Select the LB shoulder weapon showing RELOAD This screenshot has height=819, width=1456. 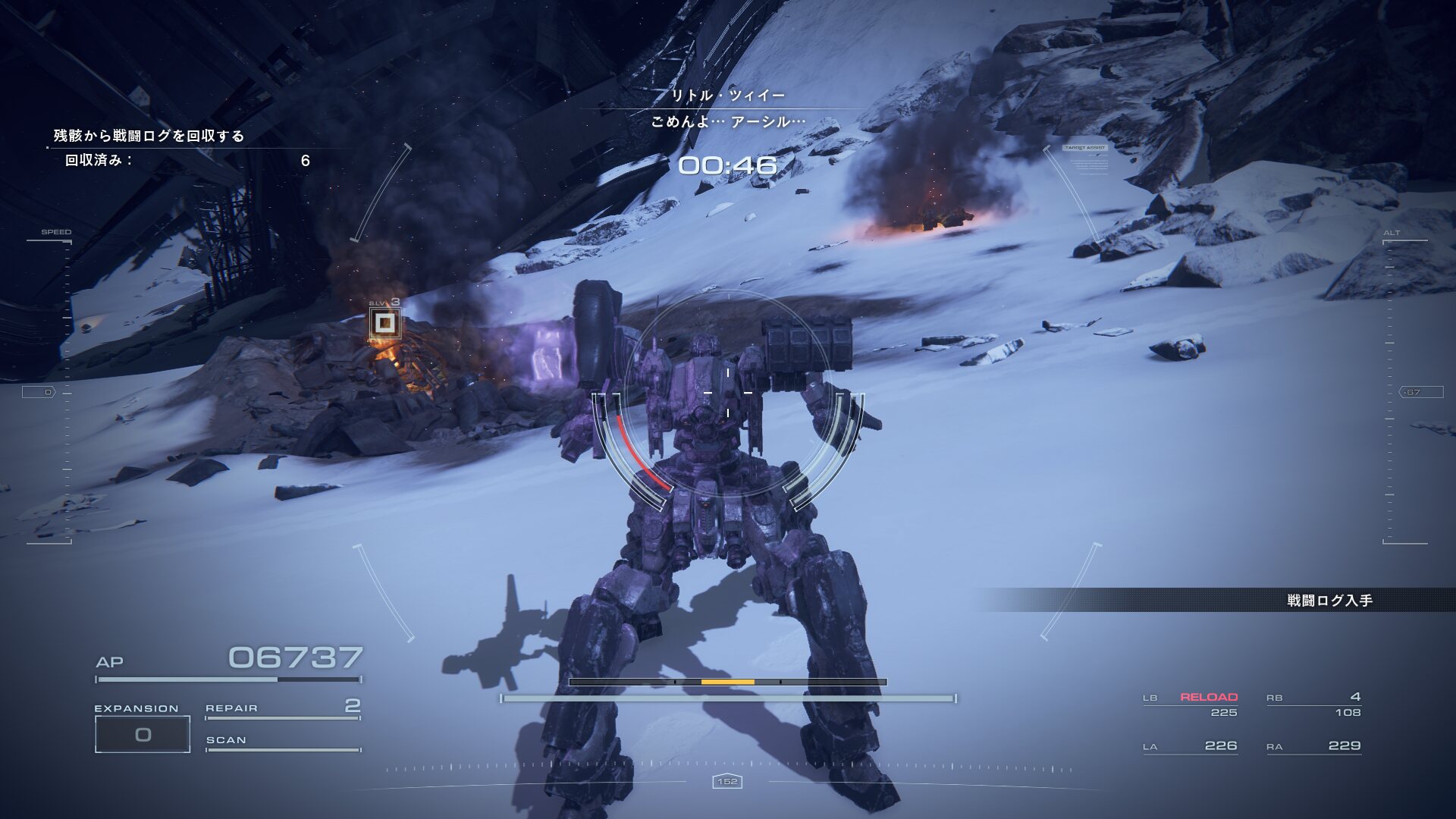pyautogui.click(x=1191, y=704)
